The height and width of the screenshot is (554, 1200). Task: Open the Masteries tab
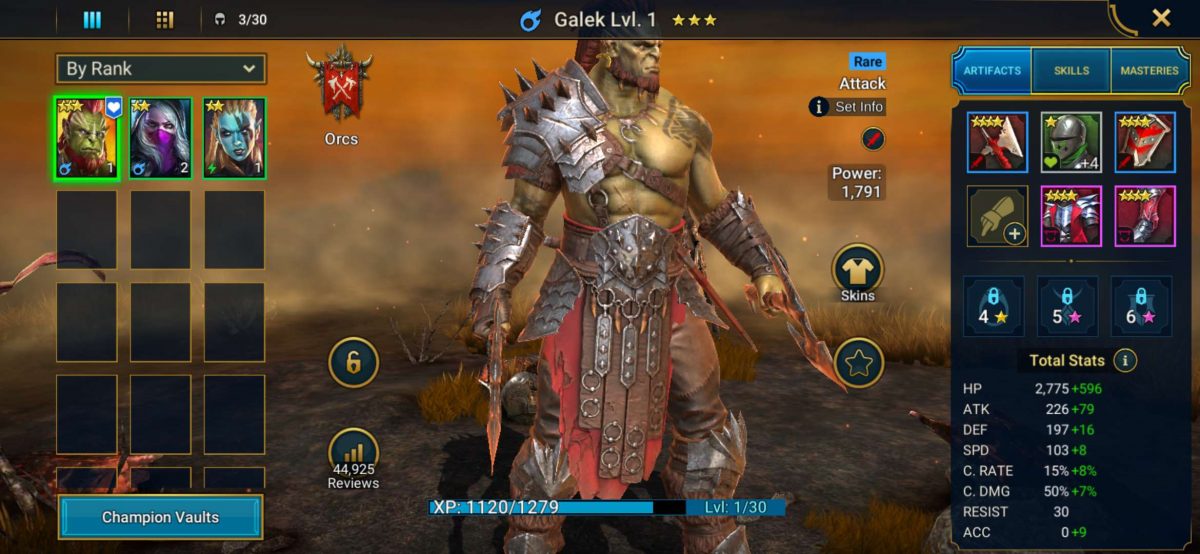1148,71
